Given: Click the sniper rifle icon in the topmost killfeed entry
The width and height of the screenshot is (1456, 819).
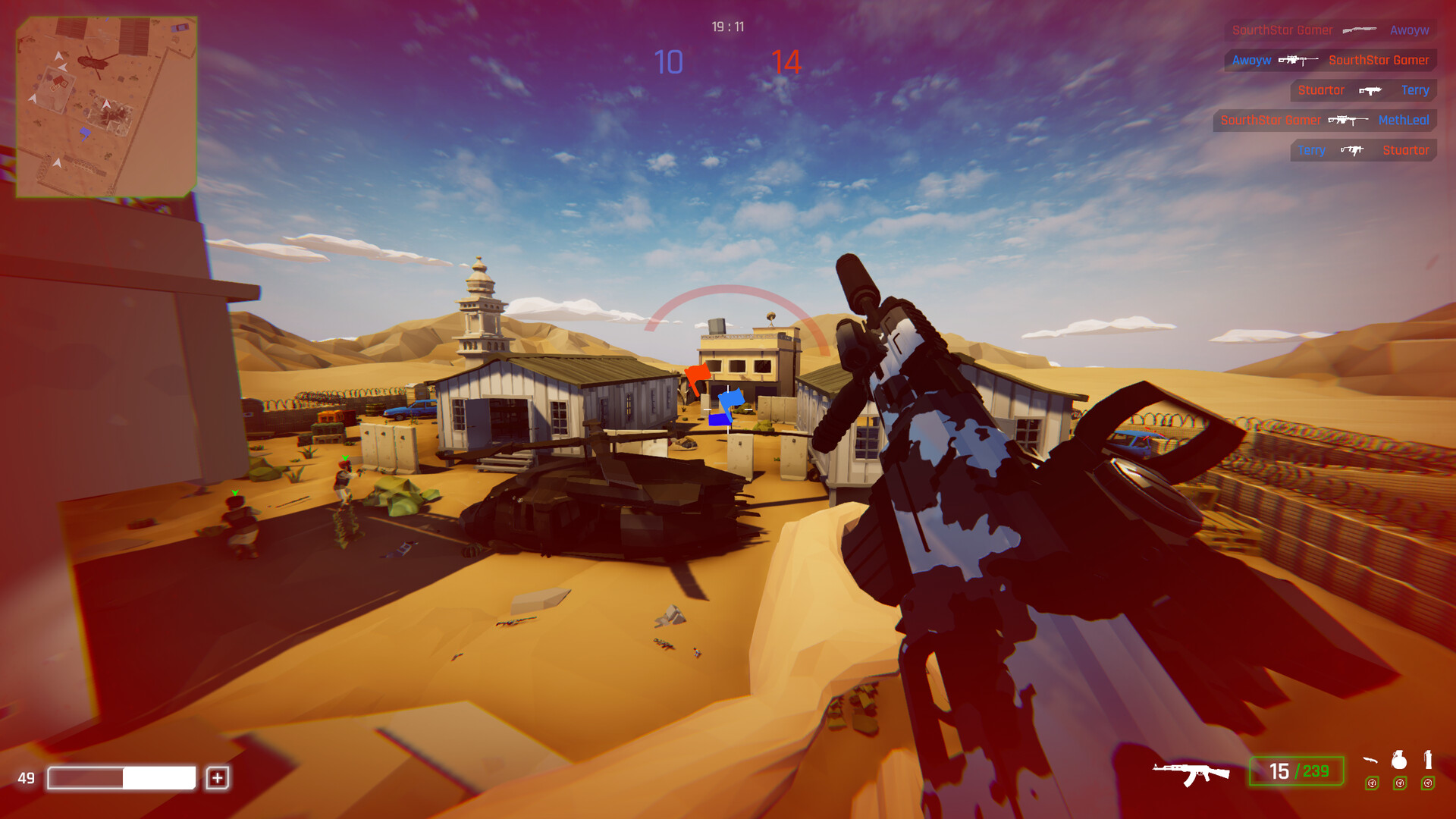Looking at the screenshot, I should tap(1360, 30).
